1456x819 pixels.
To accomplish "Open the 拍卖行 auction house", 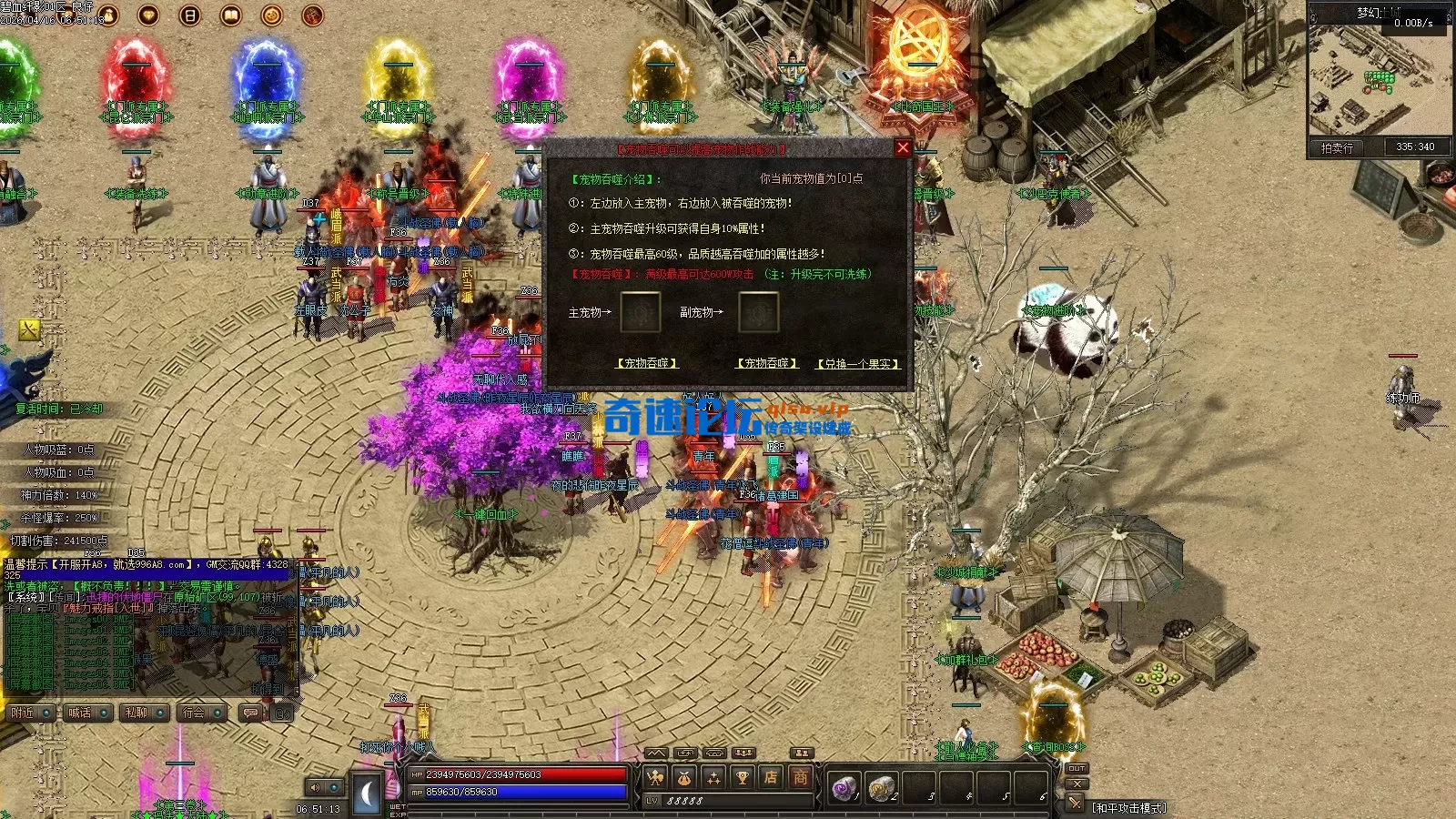I will [x=1337, y=147].
